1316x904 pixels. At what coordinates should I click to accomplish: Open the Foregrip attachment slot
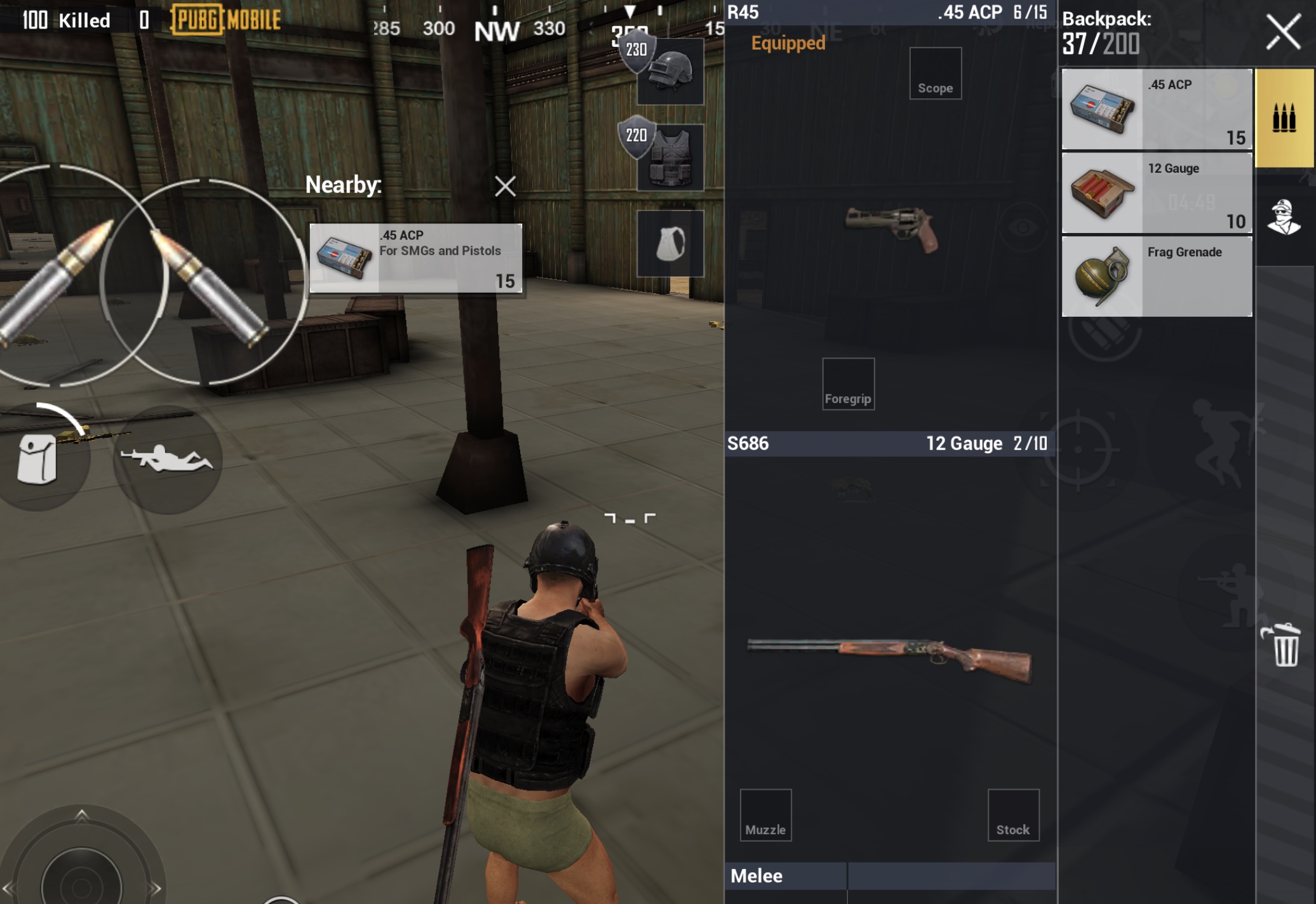pos(848,383)
